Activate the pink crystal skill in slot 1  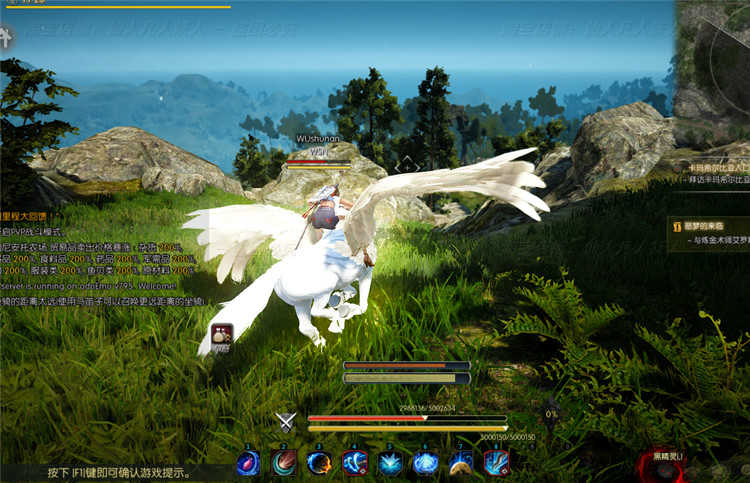248,462
